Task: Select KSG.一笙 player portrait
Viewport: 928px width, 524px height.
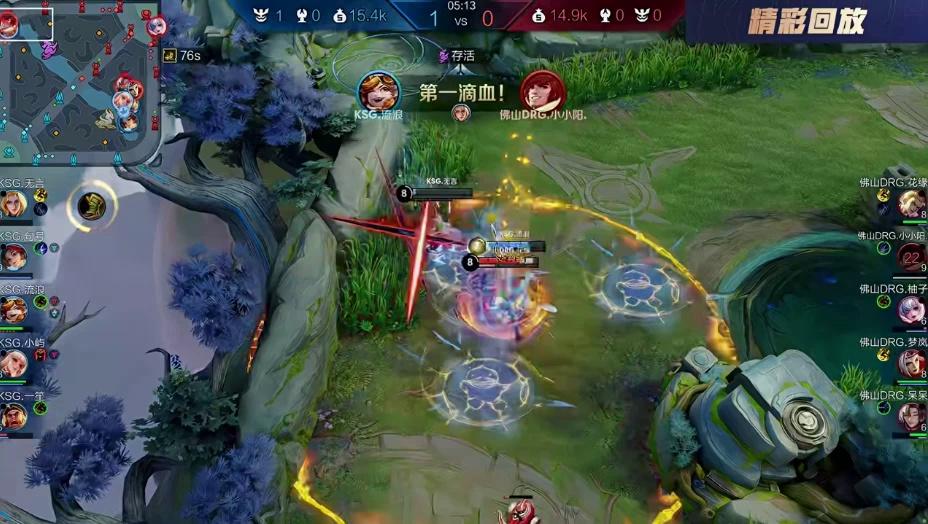Action: click(14, 416)
